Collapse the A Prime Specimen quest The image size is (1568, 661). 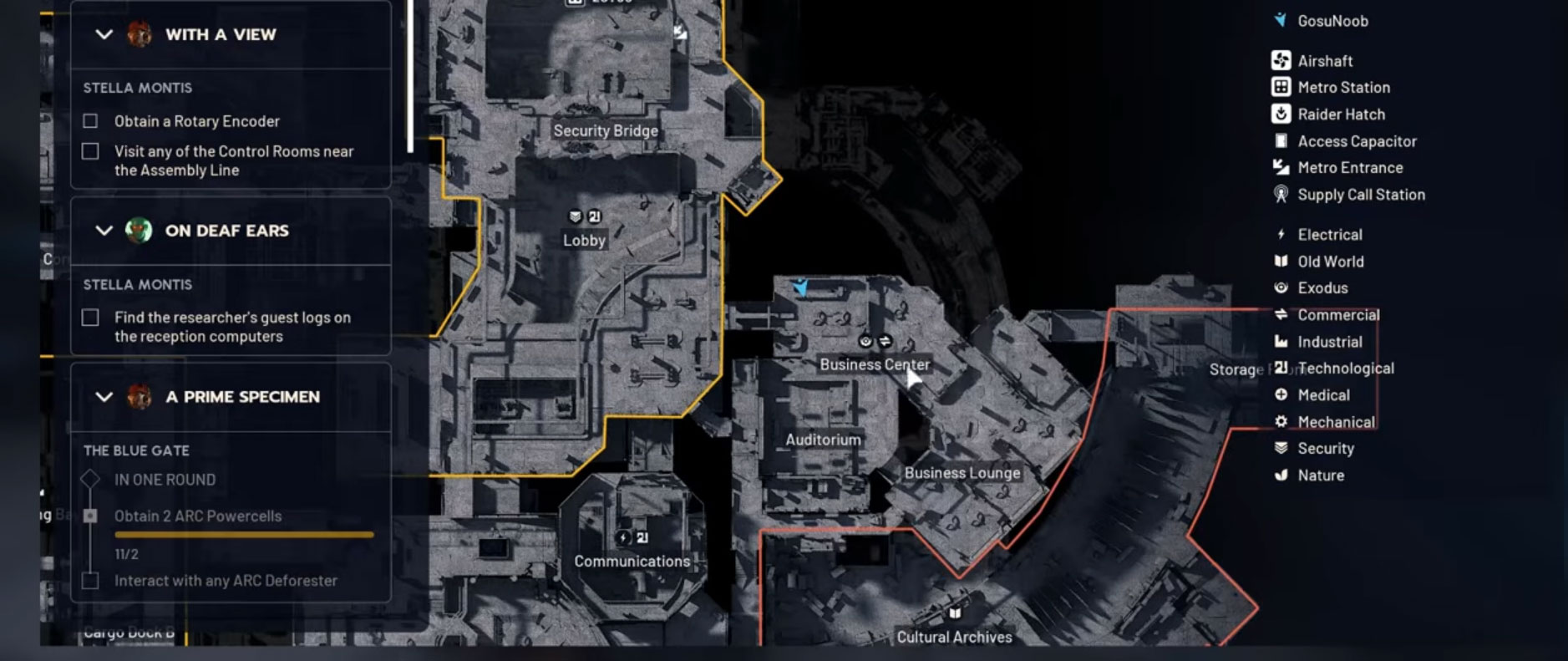point(104,397)
